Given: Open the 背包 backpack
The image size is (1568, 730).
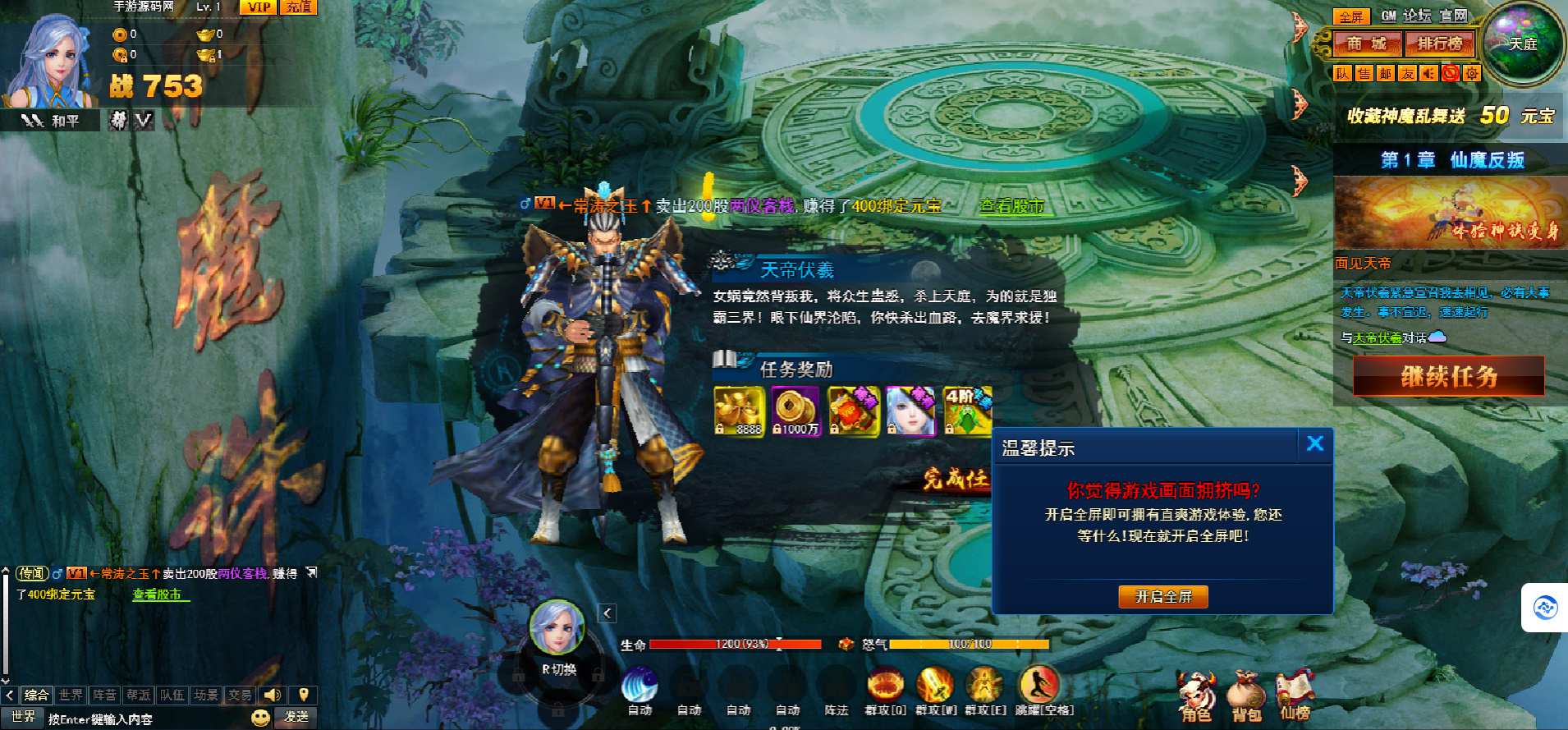Looking at the screenshot, I should point(1245,697).
